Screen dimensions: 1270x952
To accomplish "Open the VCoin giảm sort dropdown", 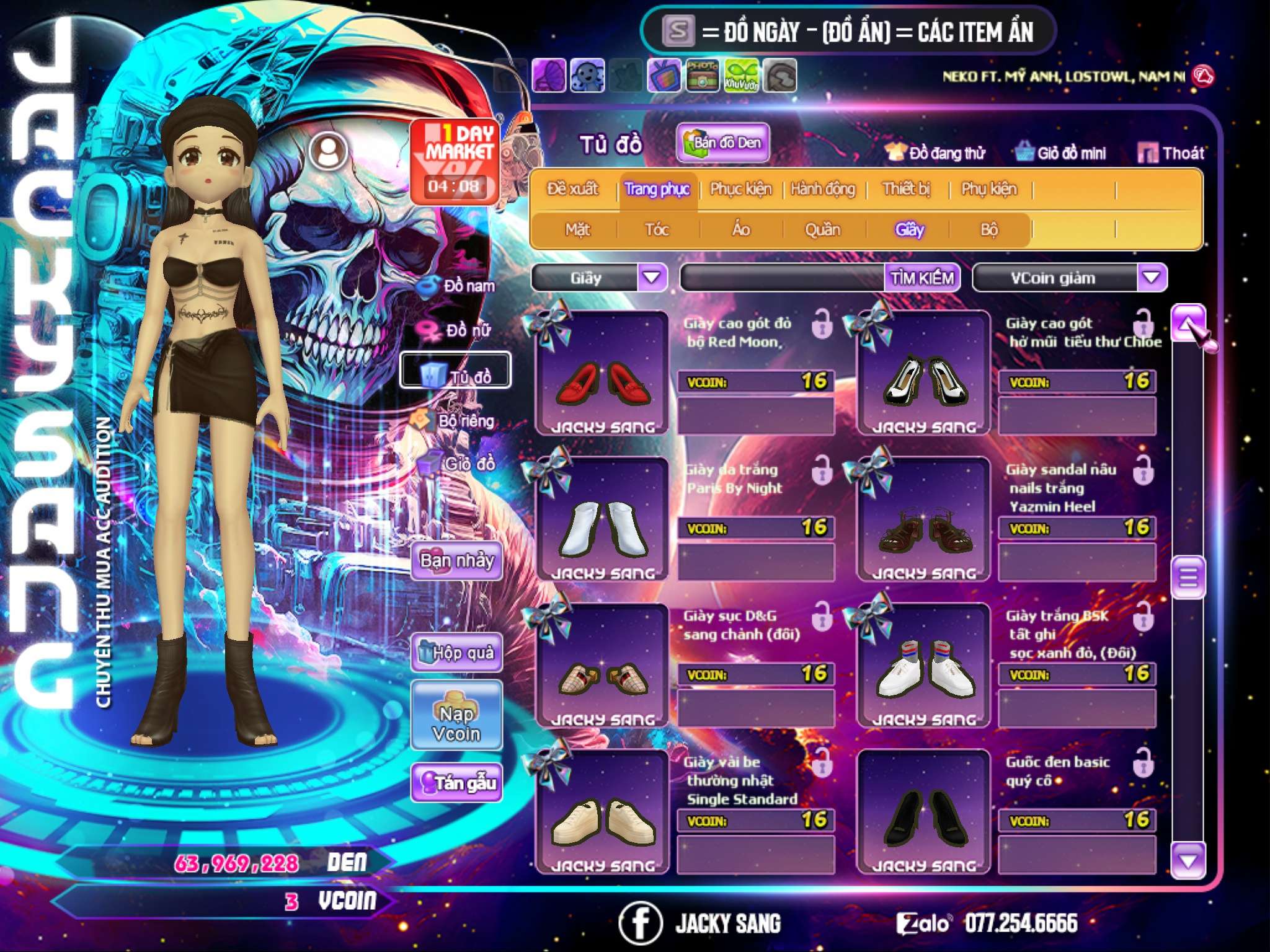I will pos(1152,278).
